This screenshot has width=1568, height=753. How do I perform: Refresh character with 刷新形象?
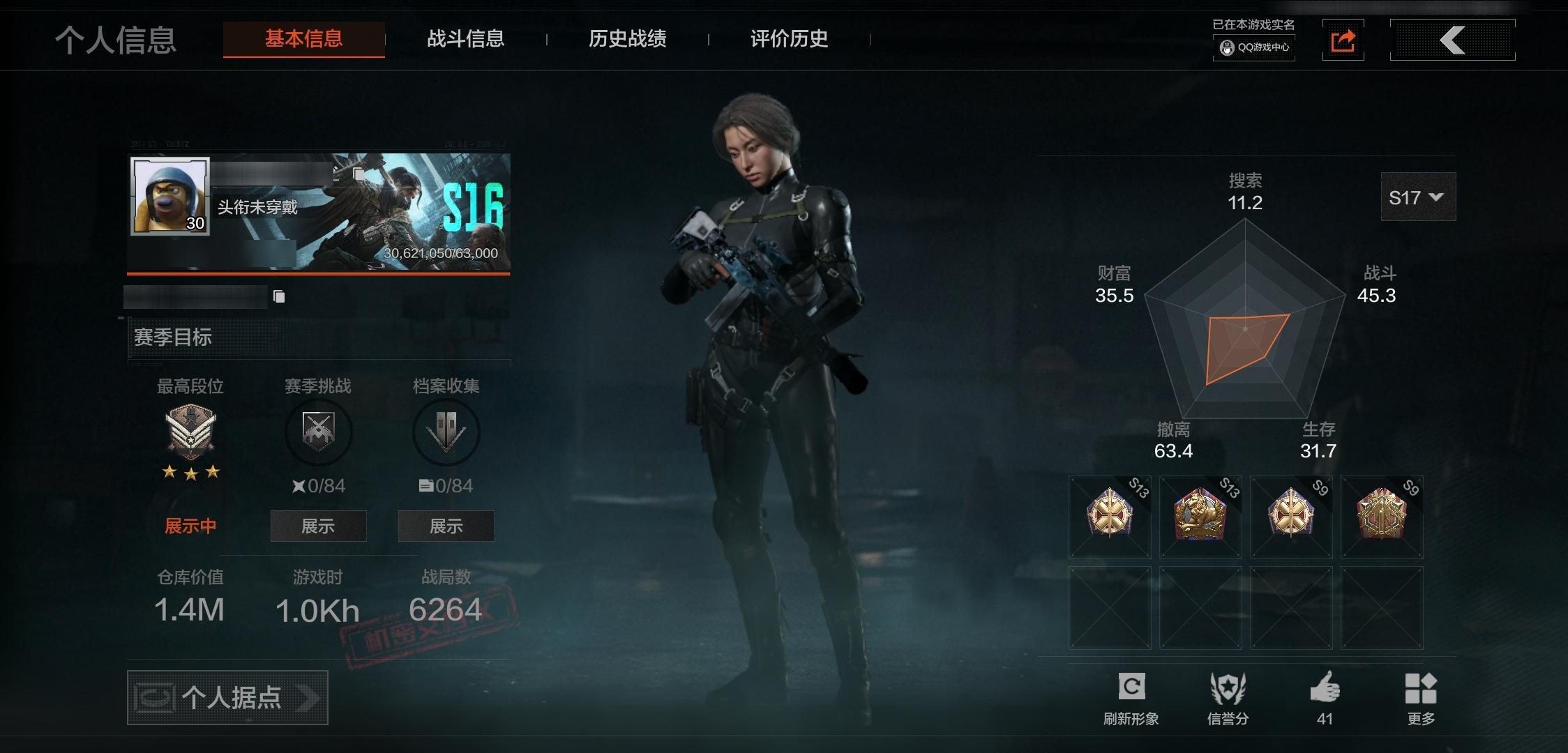(x=1131, y=698)
